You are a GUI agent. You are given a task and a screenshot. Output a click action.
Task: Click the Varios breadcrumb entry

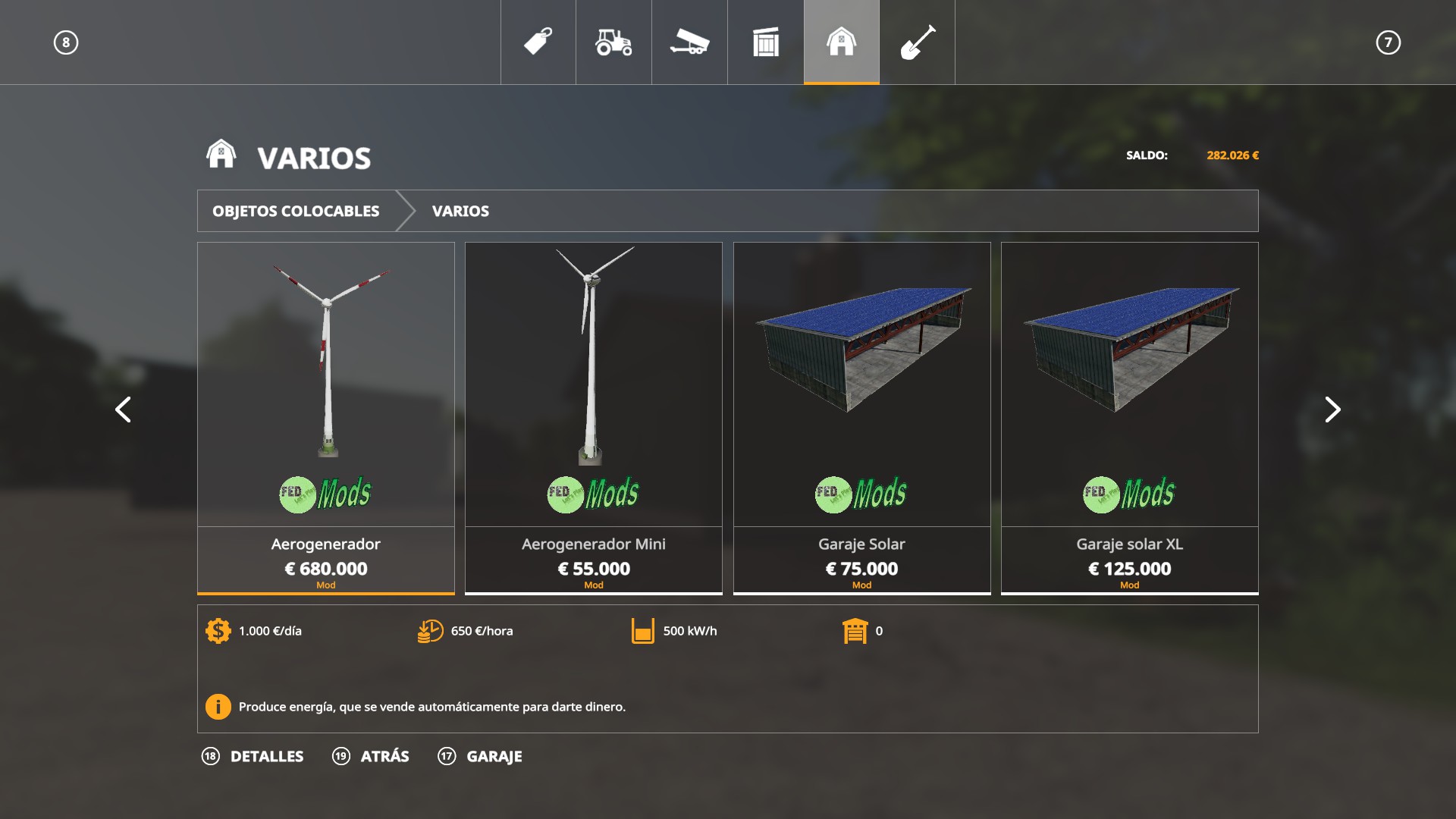point(460,211)
